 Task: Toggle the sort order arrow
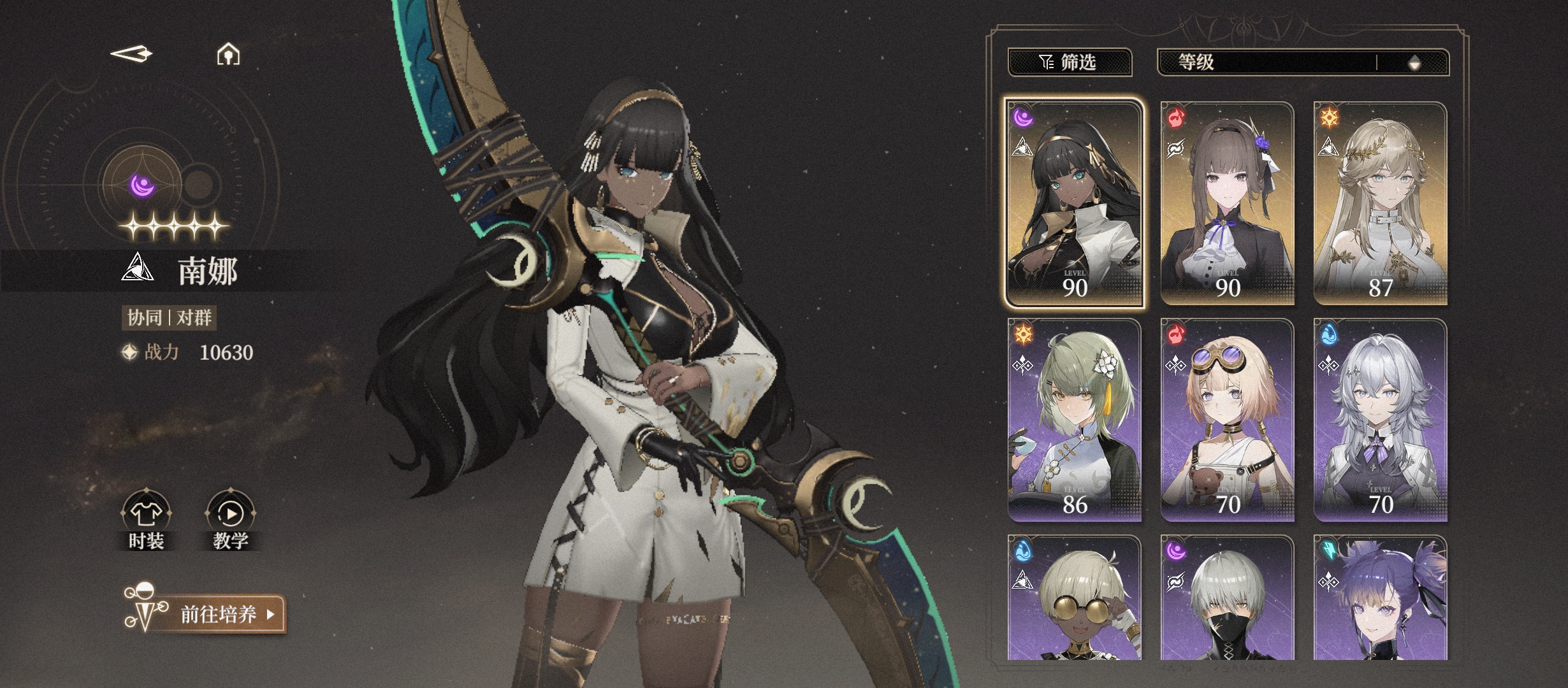(1414, 62)
